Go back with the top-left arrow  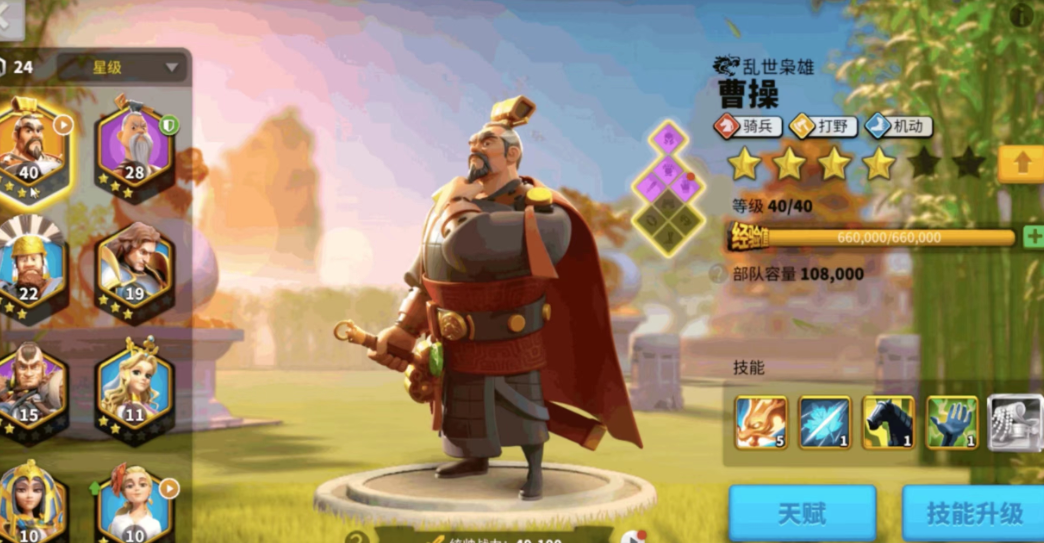point(10,20)
